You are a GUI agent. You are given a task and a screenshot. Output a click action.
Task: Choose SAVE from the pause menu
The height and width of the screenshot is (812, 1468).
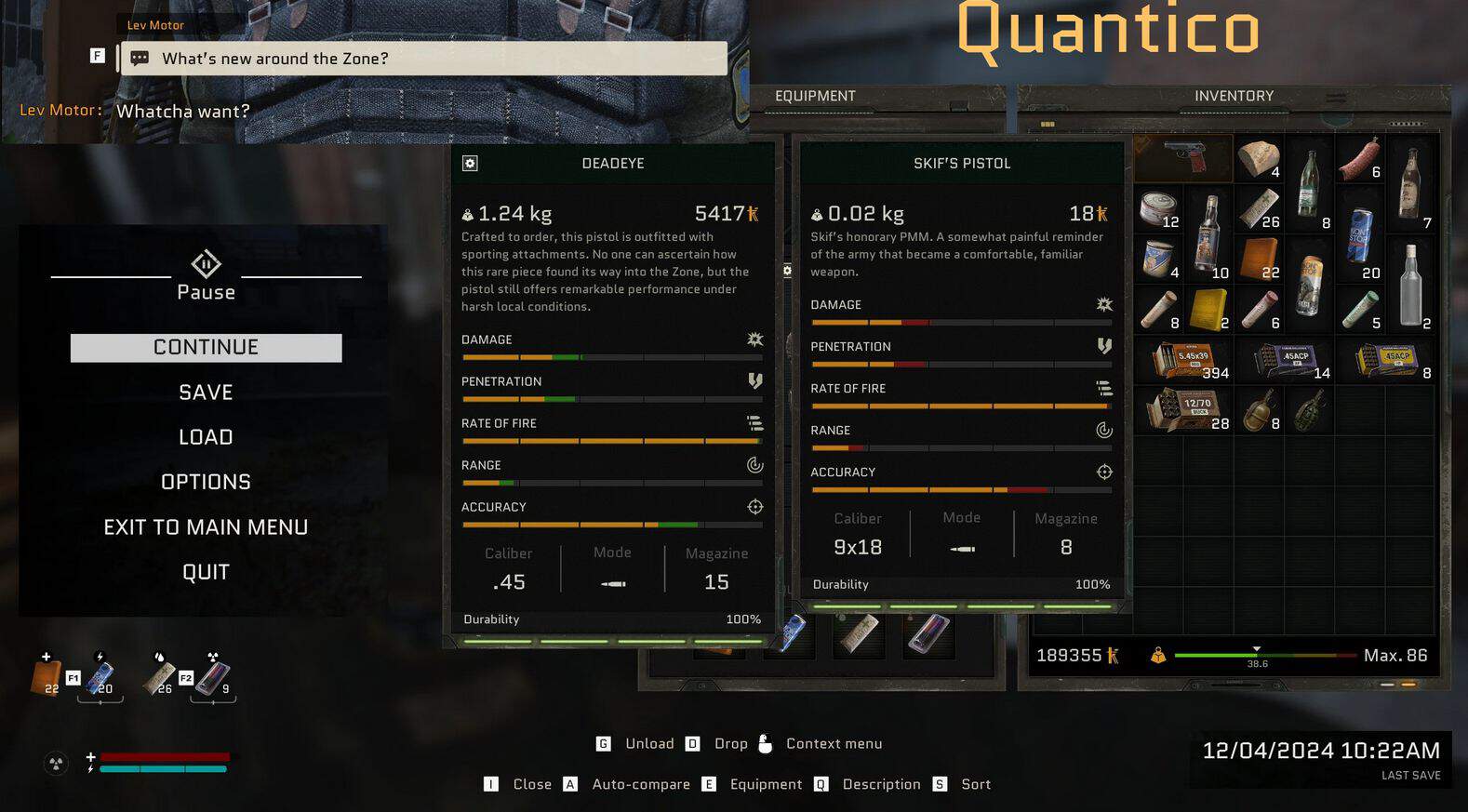(x=206, y=393)
